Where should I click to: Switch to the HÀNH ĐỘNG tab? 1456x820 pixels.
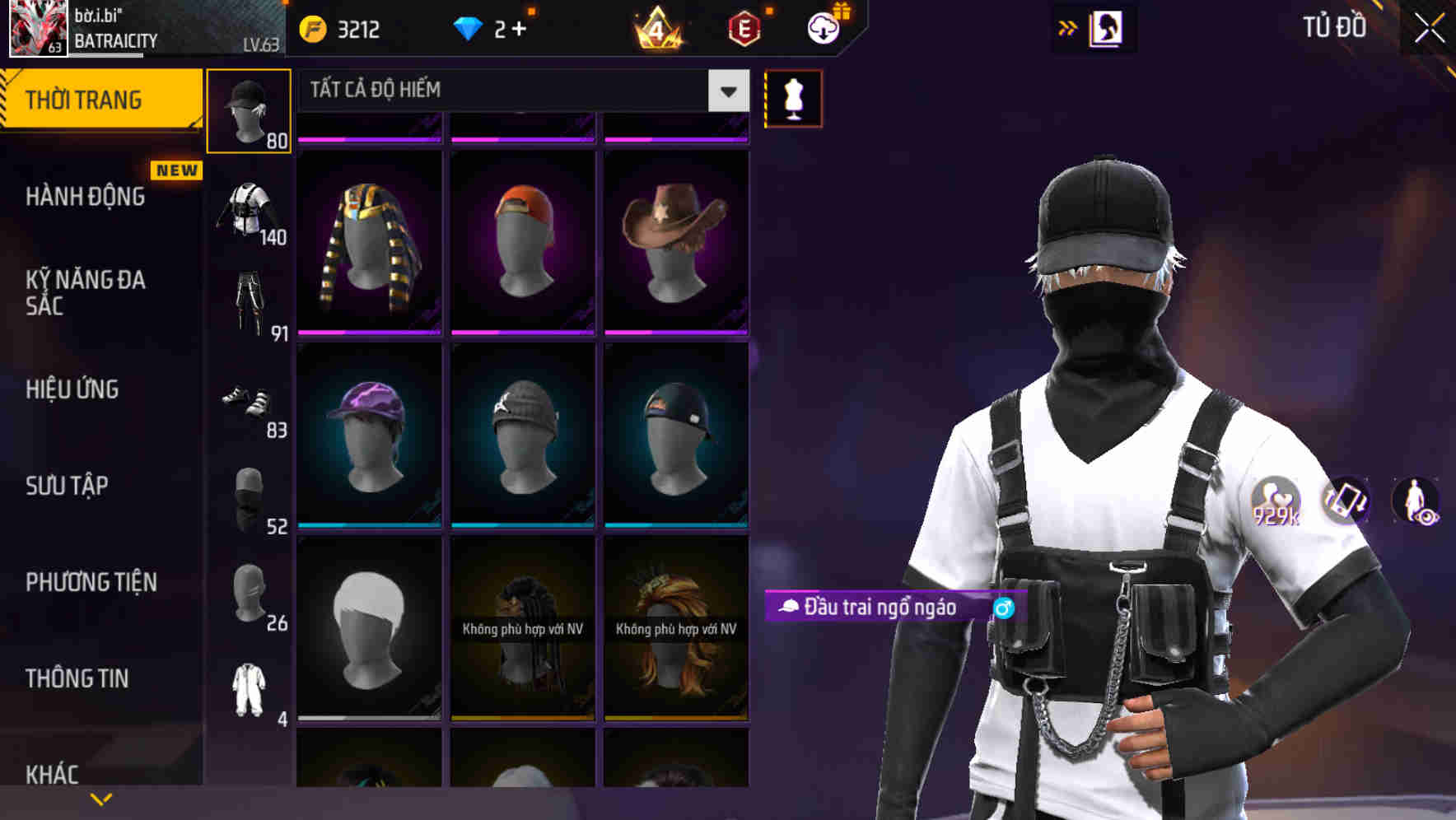(x=85, y=197)
